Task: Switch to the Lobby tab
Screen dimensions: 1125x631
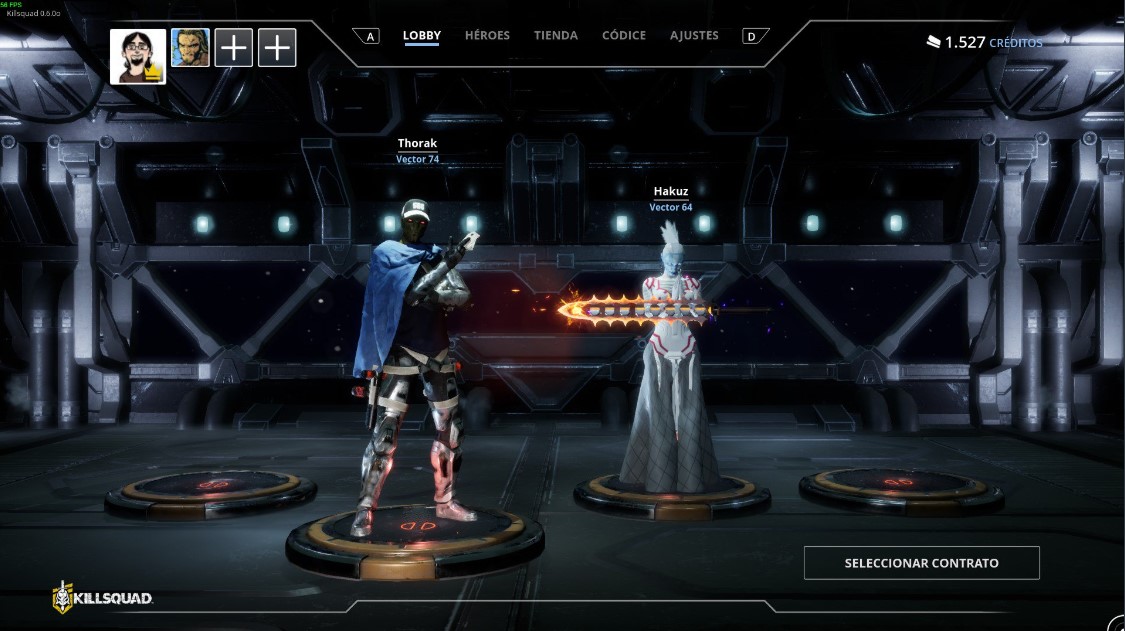Action: pos(421,35)
